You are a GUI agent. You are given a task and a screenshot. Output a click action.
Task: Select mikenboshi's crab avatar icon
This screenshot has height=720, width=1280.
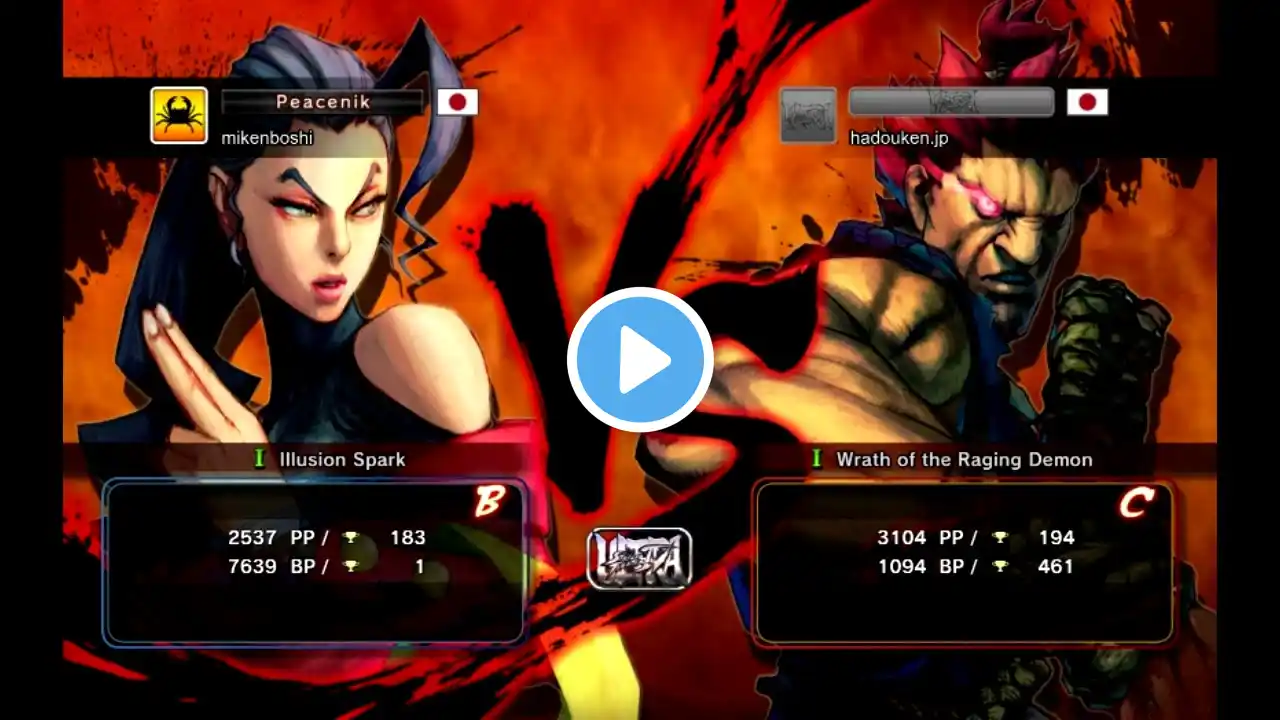179,115
